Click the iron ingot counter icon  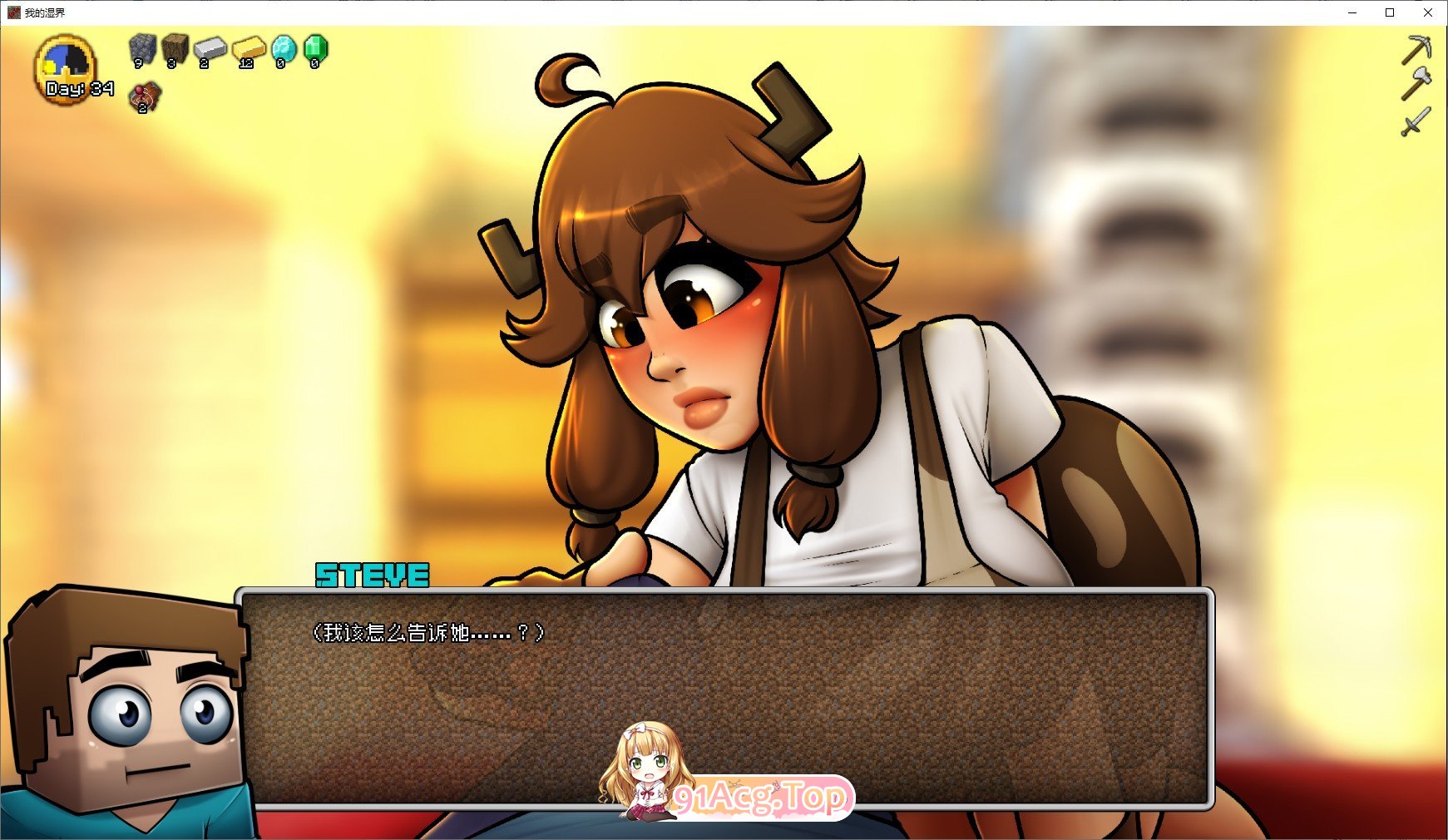tap(210, 50)
